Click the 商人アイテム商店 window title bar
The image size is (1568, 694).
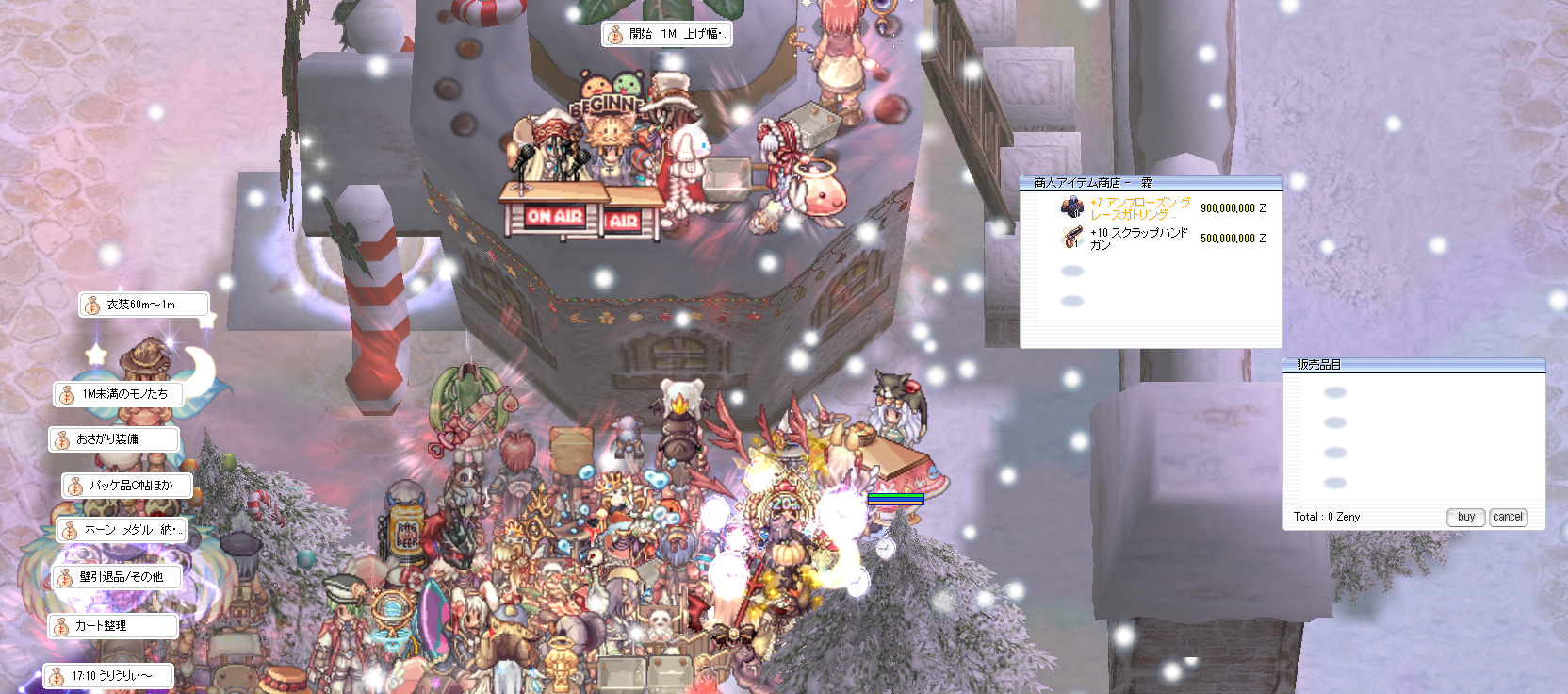(1150, 183)
